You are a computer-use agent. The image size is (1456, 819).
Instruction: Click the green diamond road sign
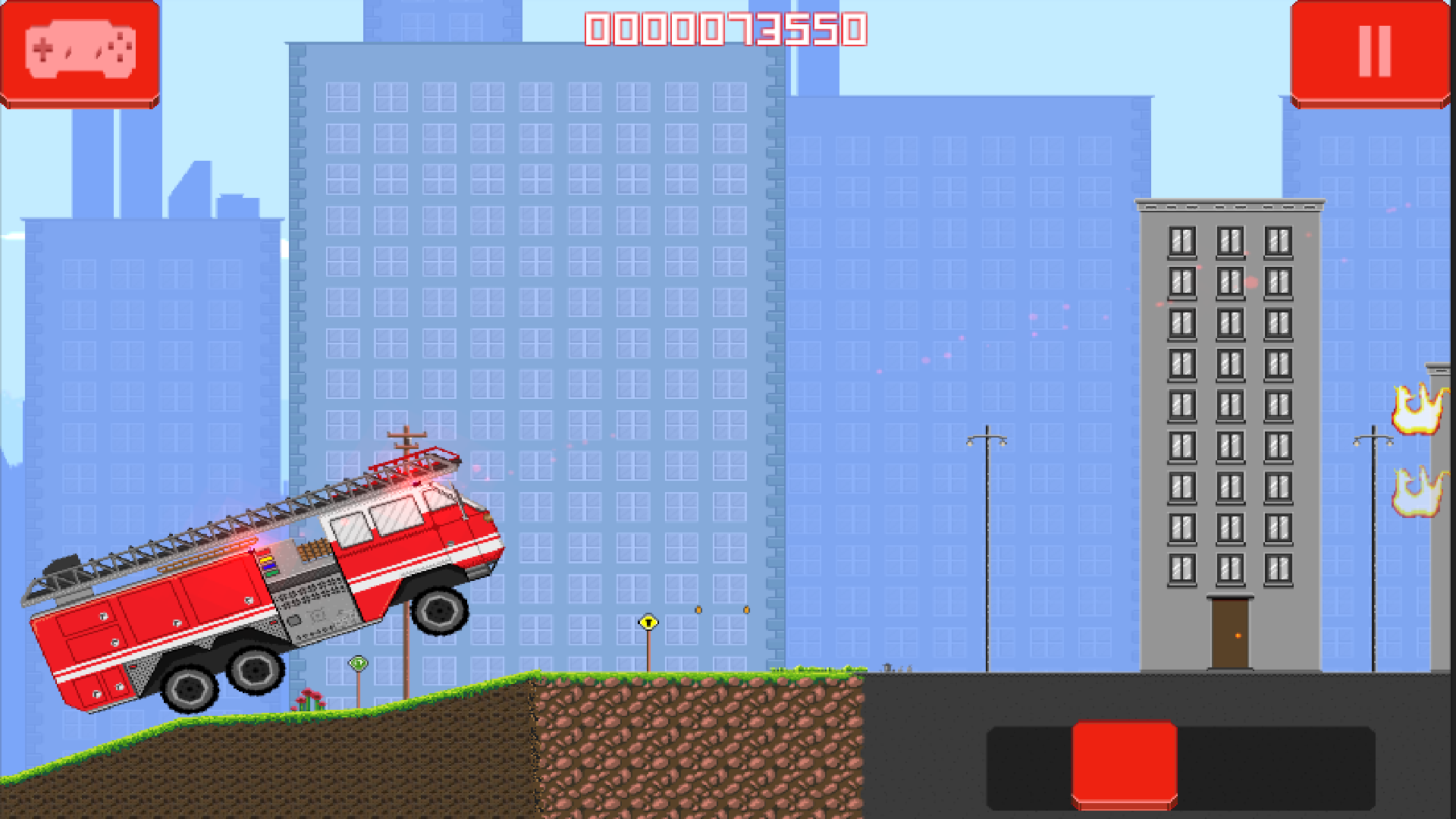(x=356, y=664)
